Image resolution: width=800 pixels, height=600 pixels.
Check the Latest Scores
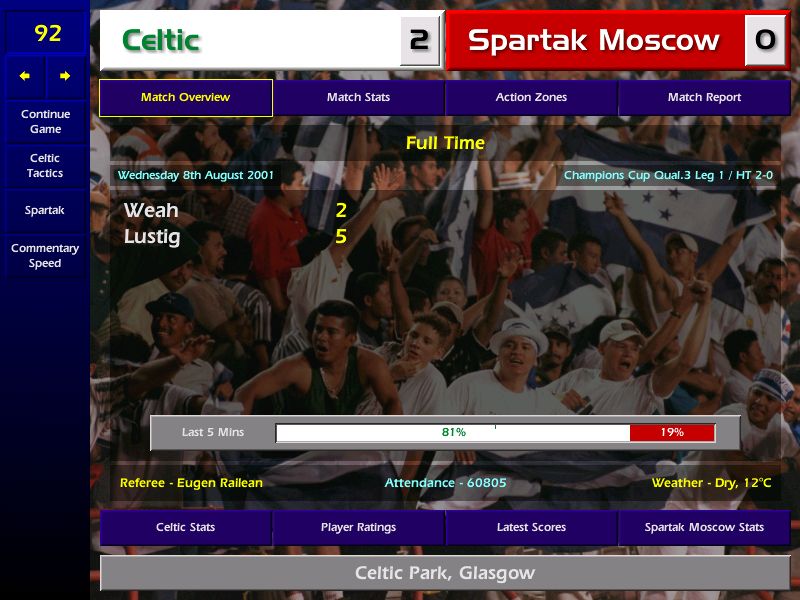pos(531,527)
